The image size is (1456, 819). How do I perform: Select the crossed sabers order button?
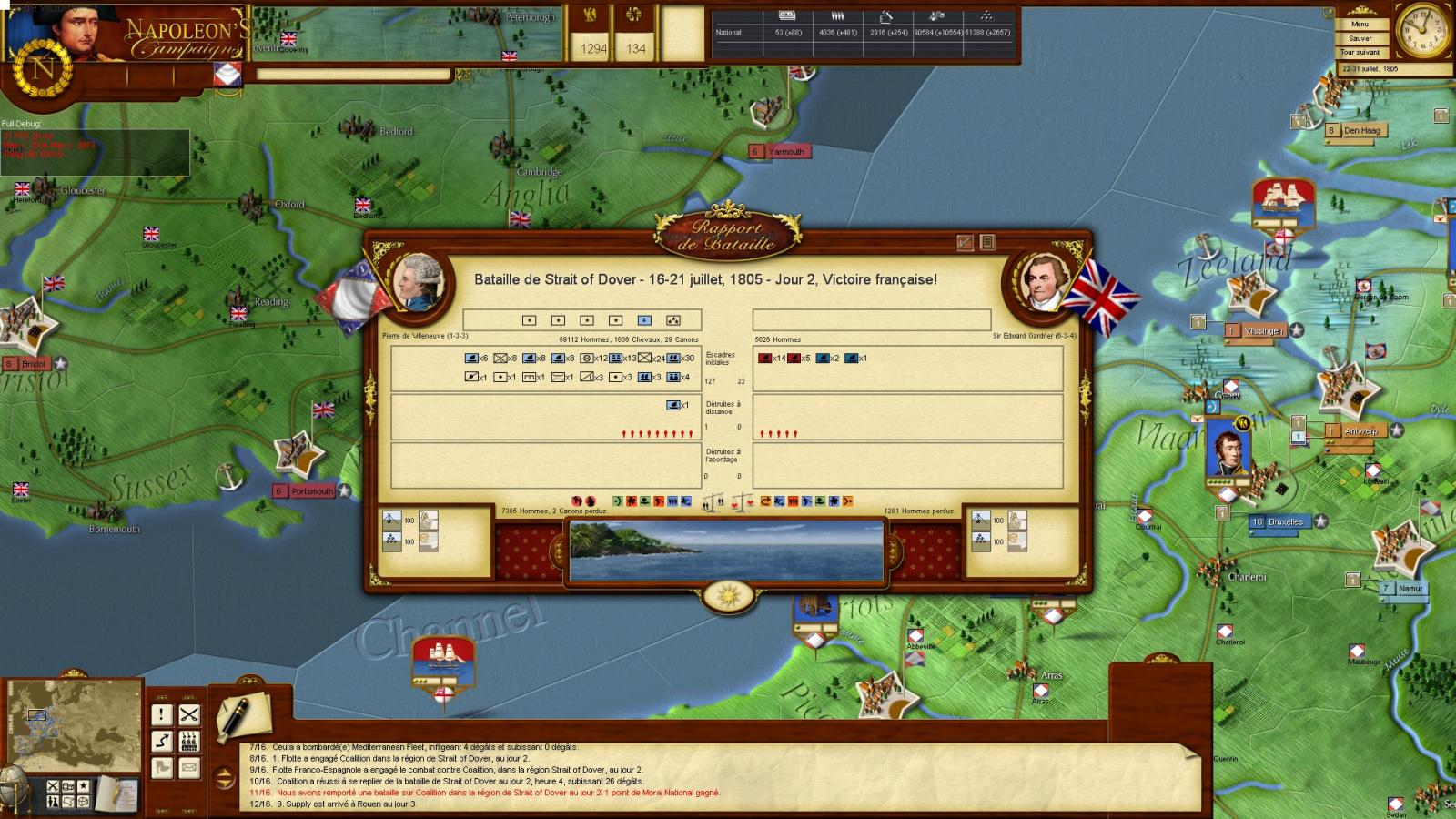point(189,715)
